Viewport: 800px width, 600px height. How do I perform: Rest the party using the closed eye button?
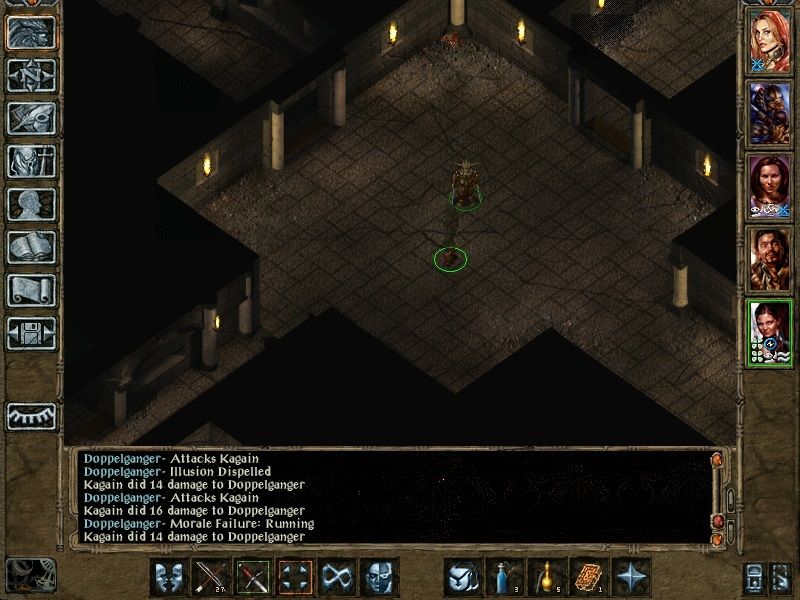31,416
